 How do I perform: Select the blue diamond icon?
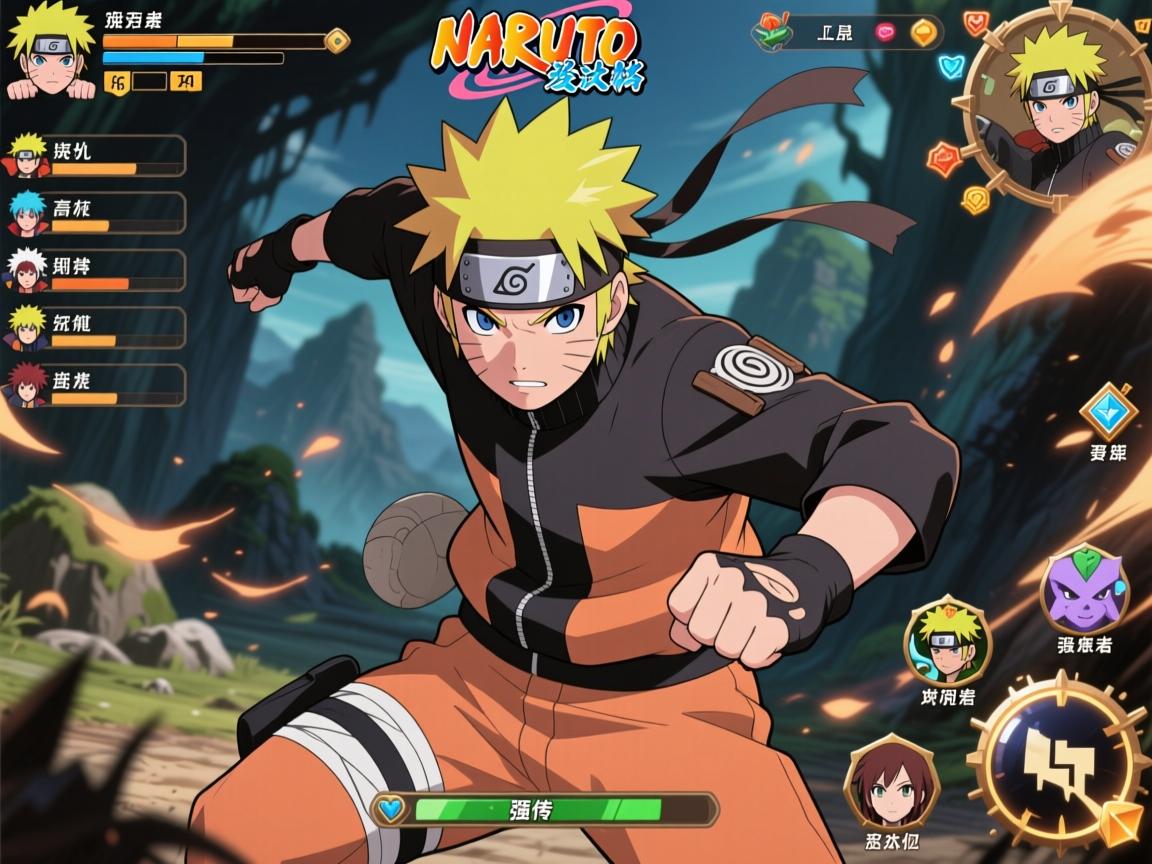coord(1108,410)
